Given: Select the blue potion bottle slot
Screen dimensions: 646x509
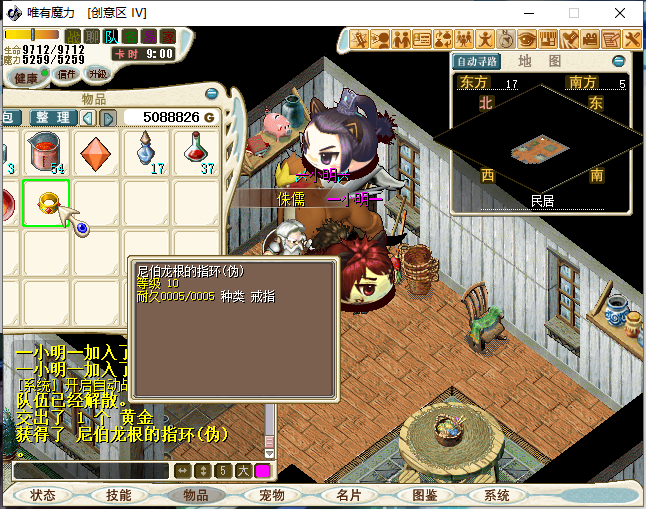Looking at the screenshot, I should pyautogui.click(x=146, y=151).
